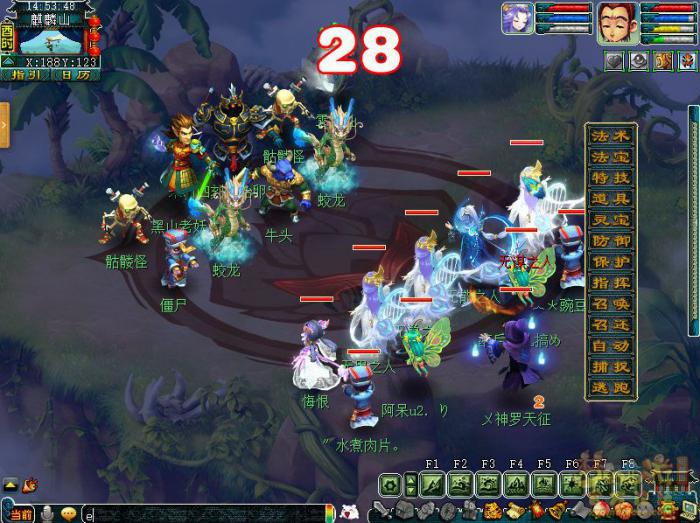700x523 pixels.
Task: Choose 保护 (Protect) from battle commands
Action: click(612, 262)
